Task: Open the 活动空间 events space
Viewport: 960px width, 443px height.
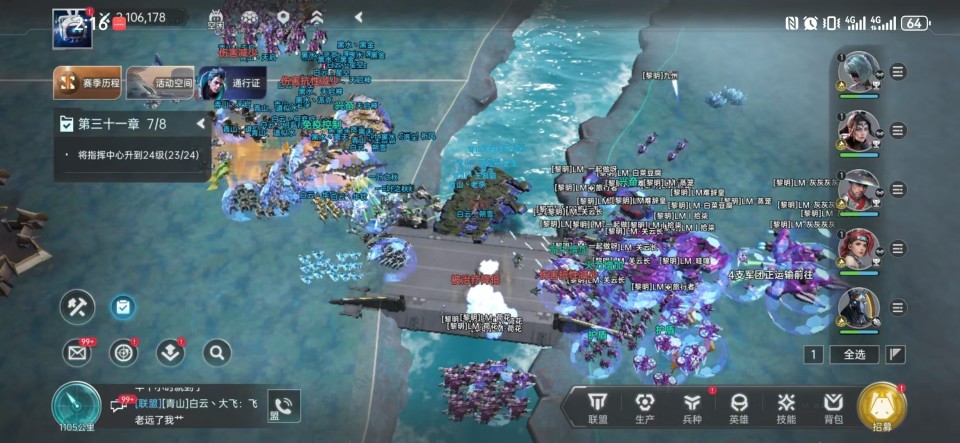Action: 160,83
